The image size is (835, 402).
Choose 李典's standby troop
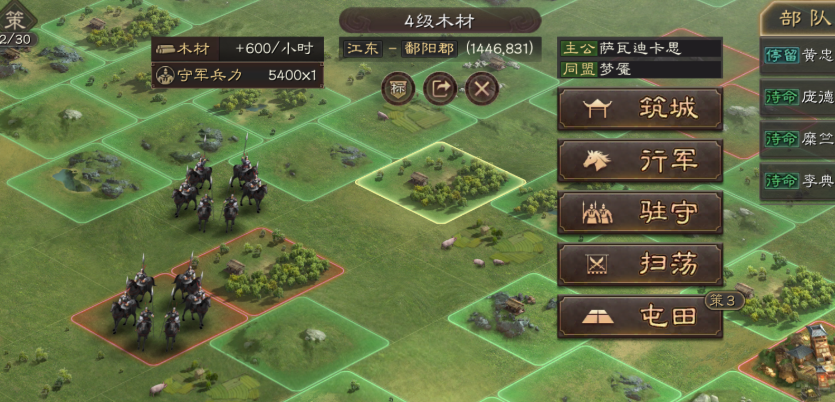798,181
